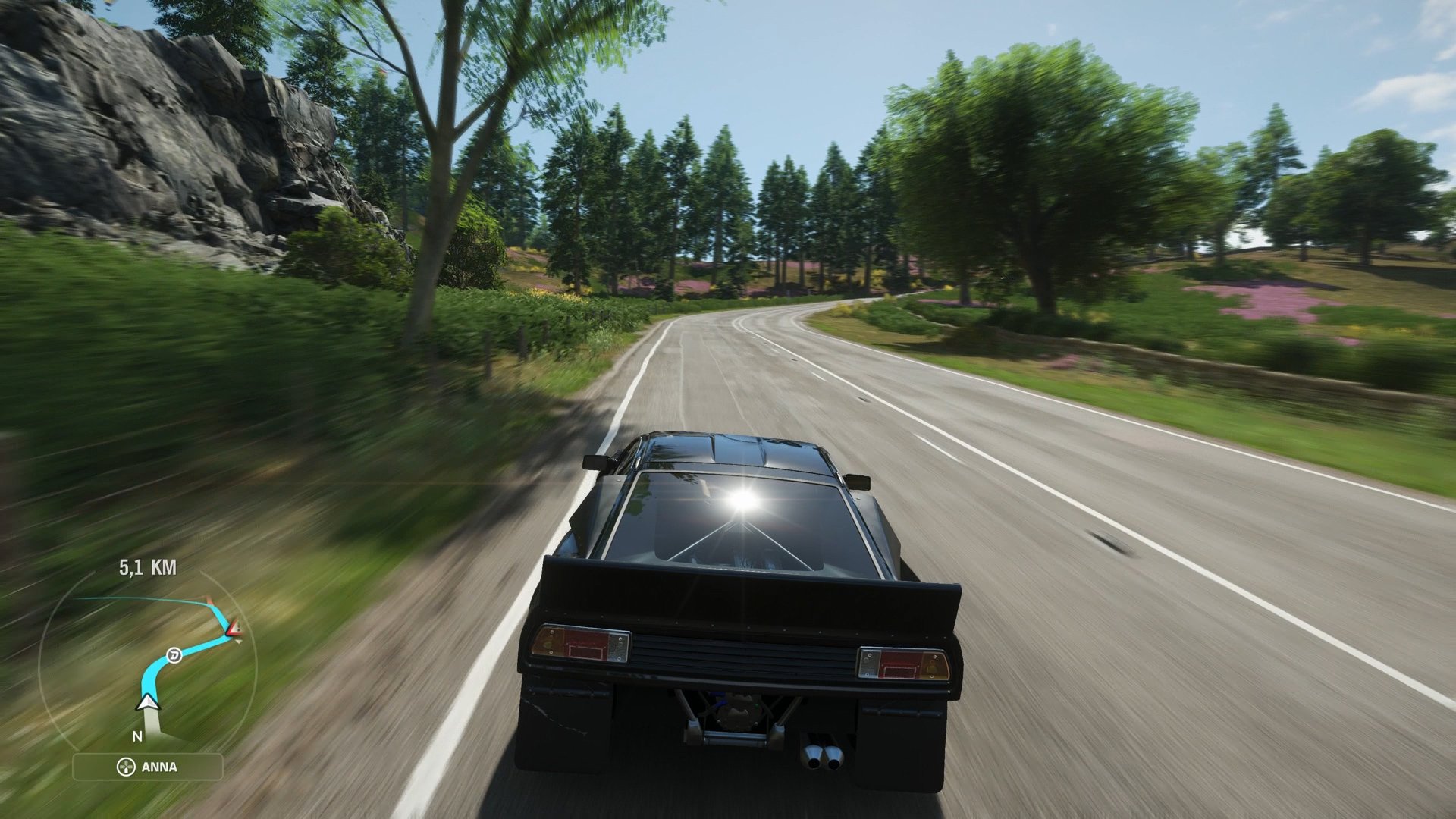The image size is (1456, 819).
Task: Click the player arrow marker on the minimap
Action: (147, 703)
